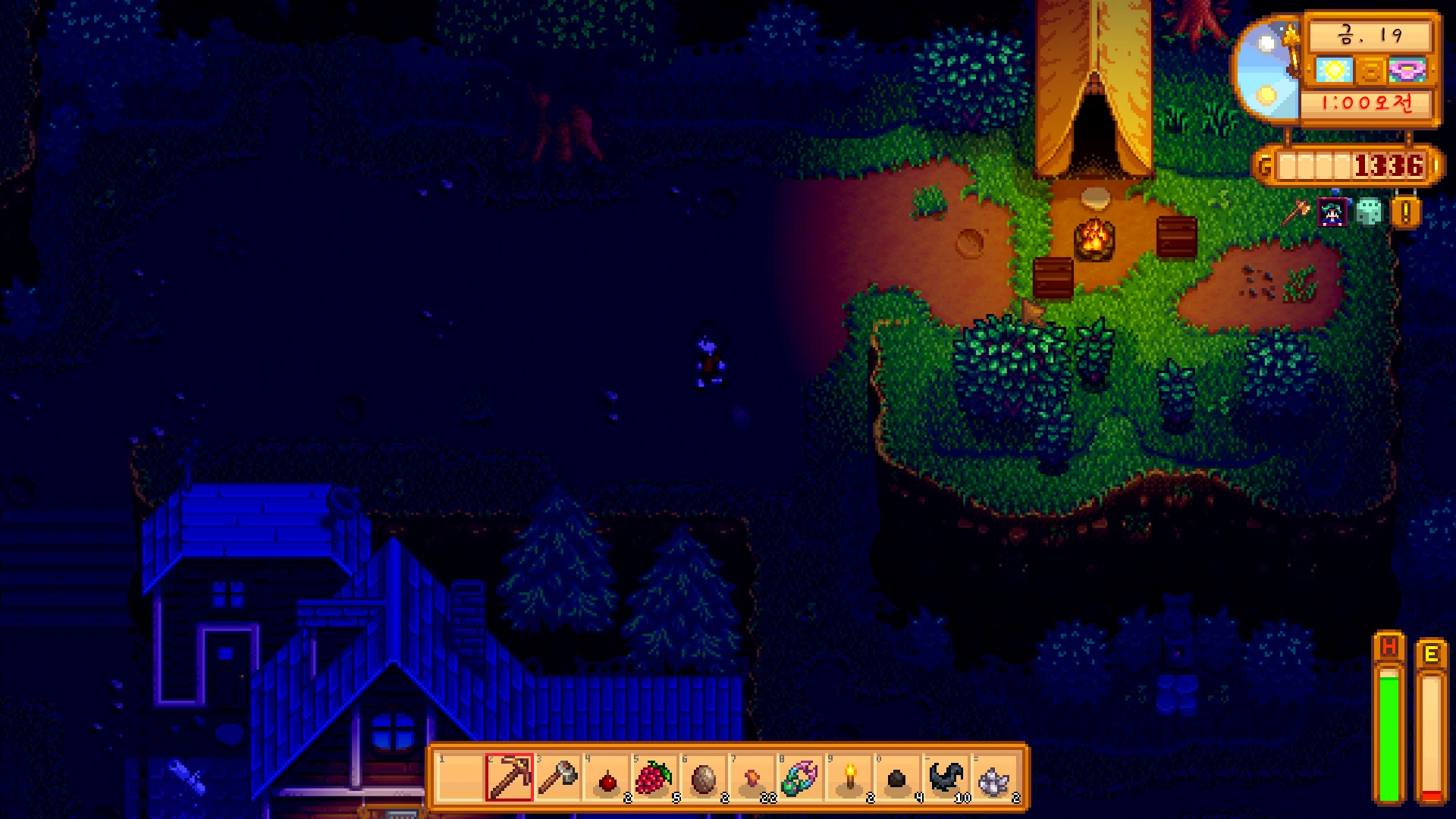Select the torch in the hotbar

[x=849, y=777]
